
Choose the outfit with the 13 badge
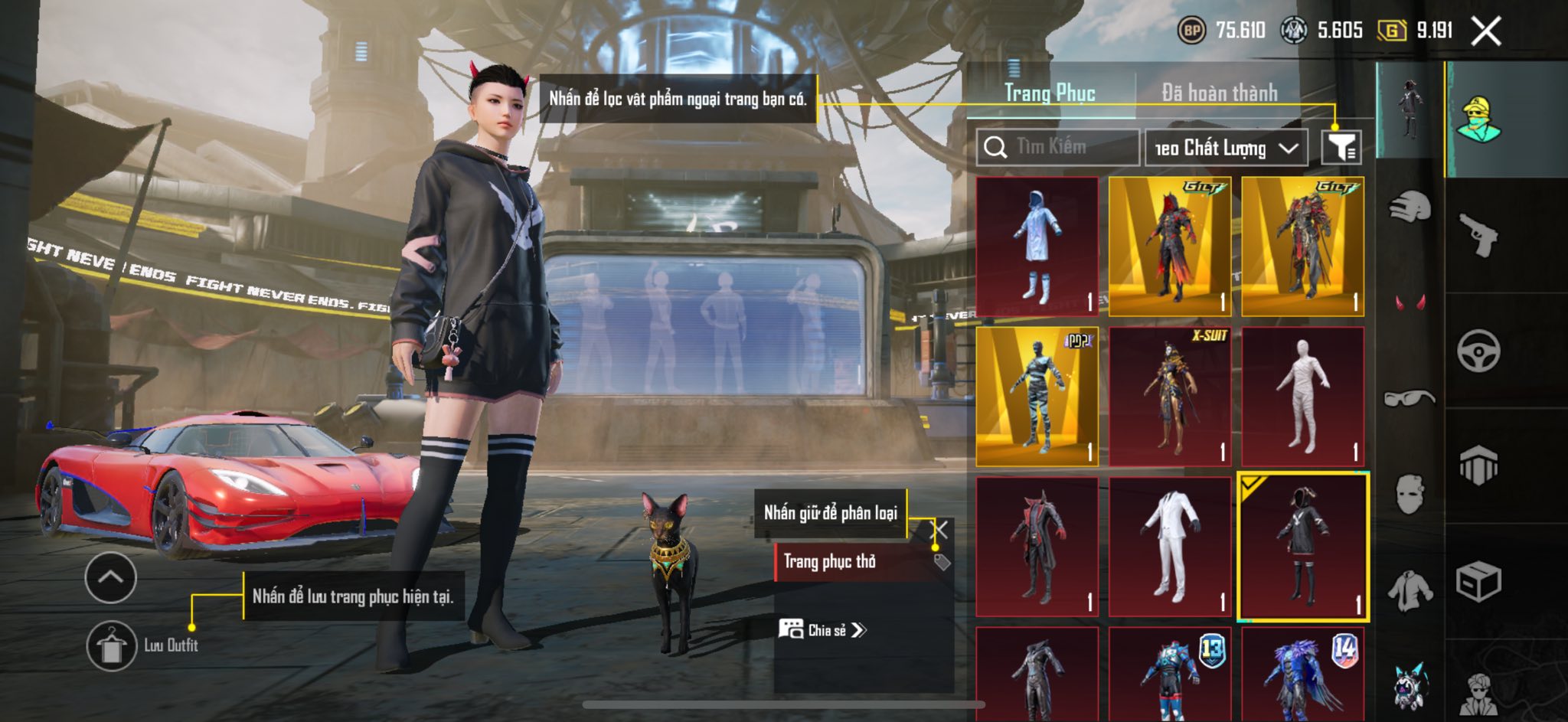coord(1170,675)
